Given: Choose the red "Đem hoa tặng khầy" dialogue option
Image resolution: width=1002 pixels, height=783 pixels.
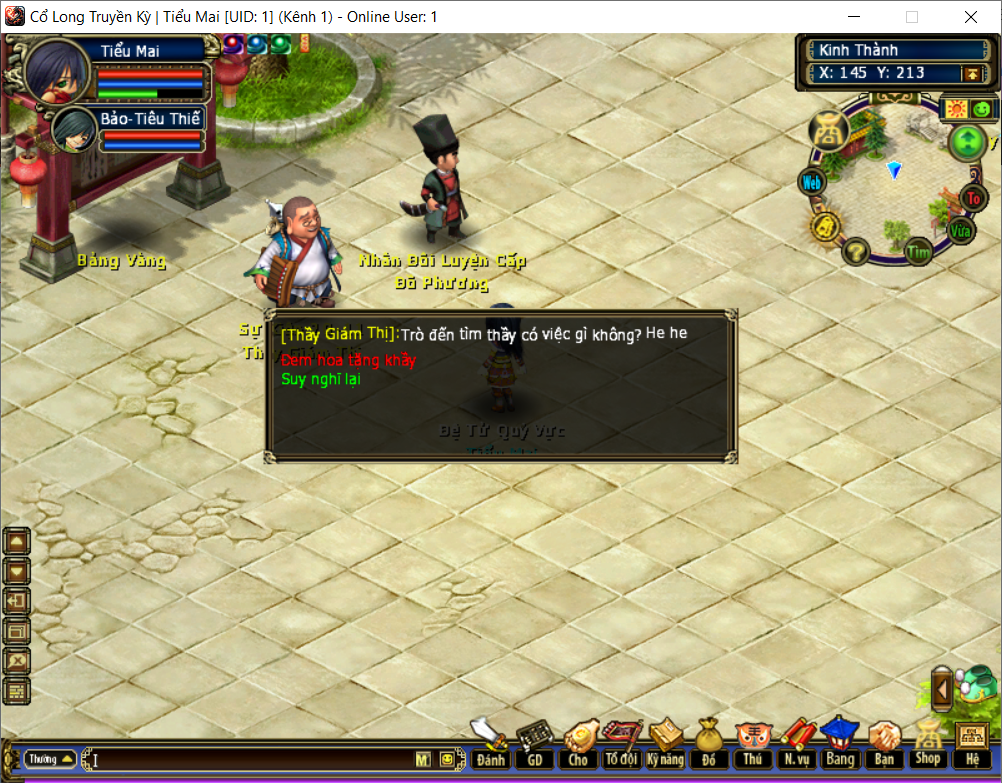Looking at the screenshot, I should tap(348, 360).
